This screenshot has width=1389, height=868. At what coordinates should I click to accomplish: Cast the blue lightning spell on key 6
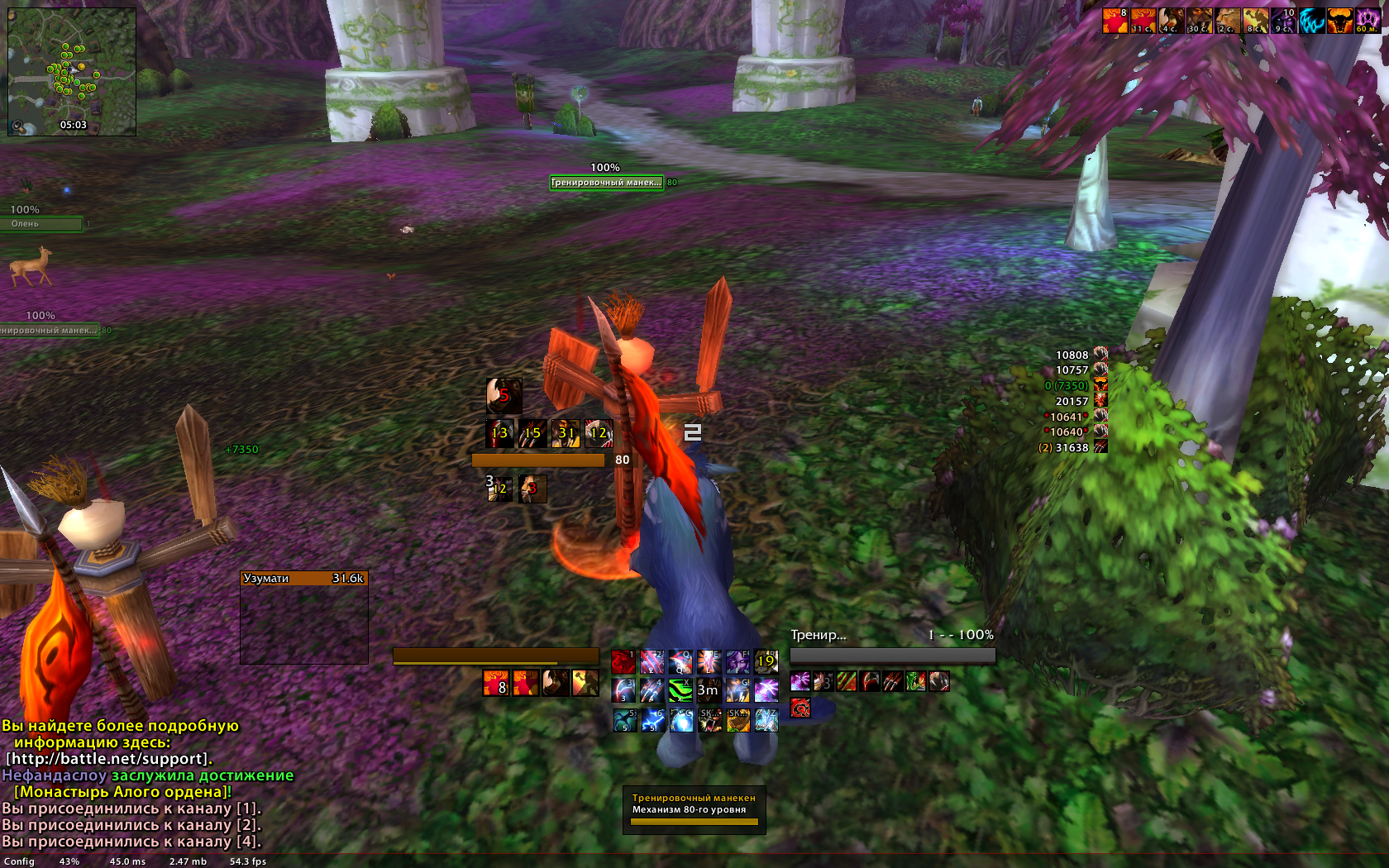tap(652, 720)
